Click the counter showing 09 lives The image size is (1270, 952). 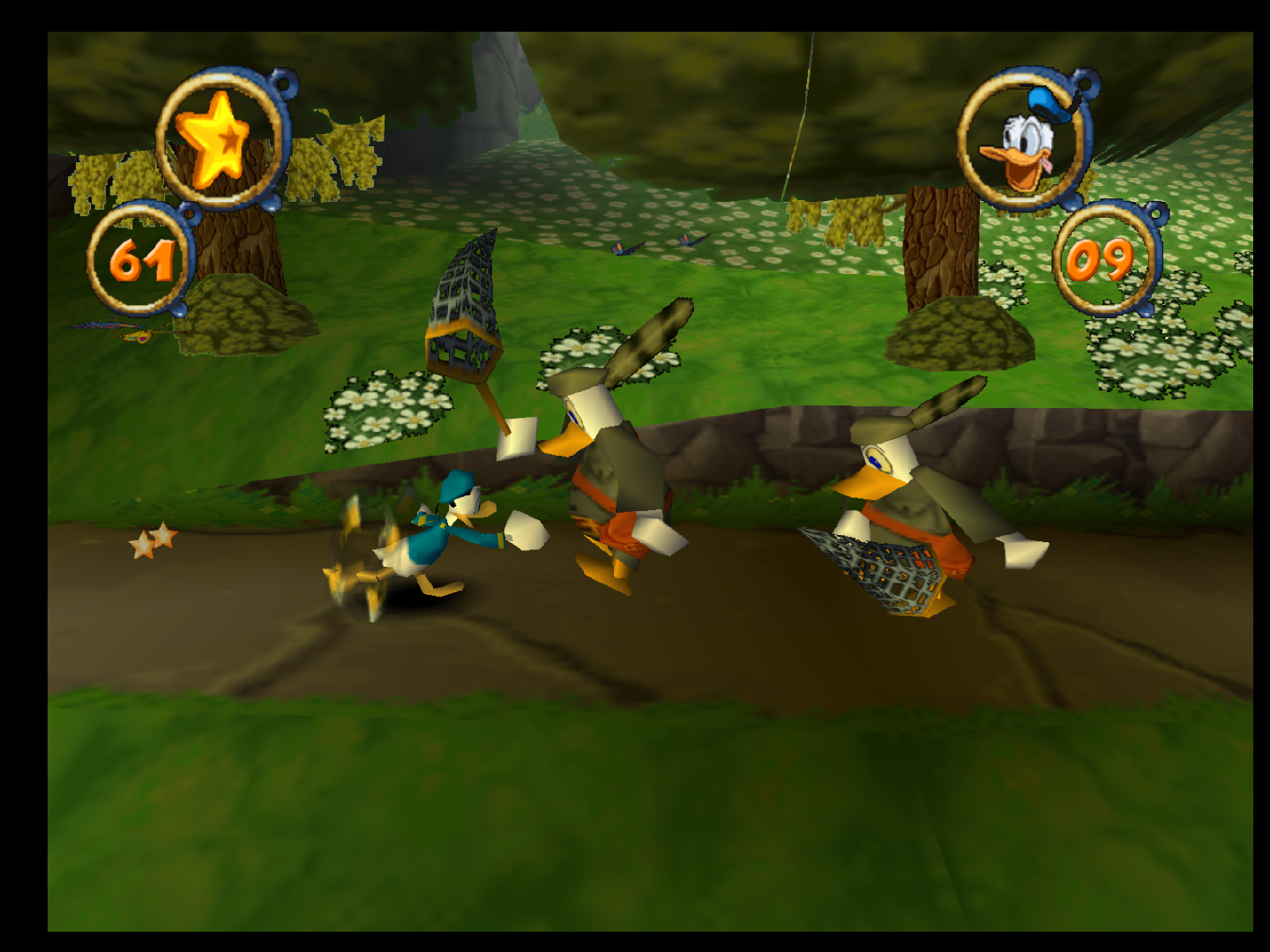1101,262
